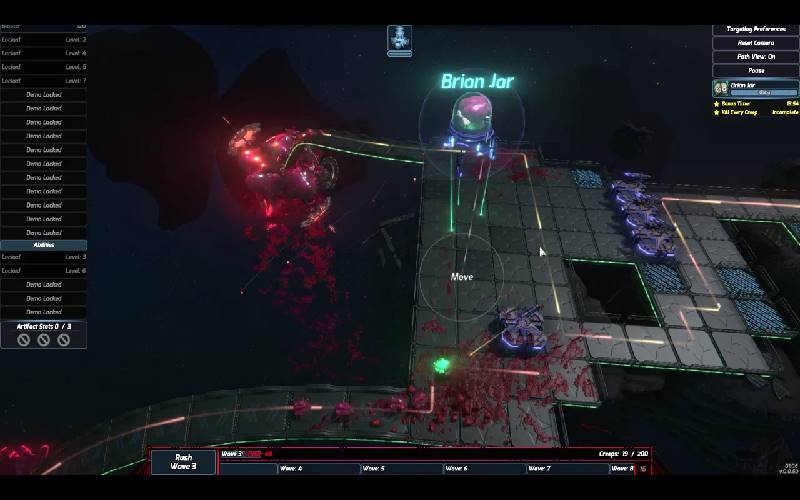Image resolution: width=800 pixels, height=500 pixels.
Task: Pause the game
Action: coord(755,70)
